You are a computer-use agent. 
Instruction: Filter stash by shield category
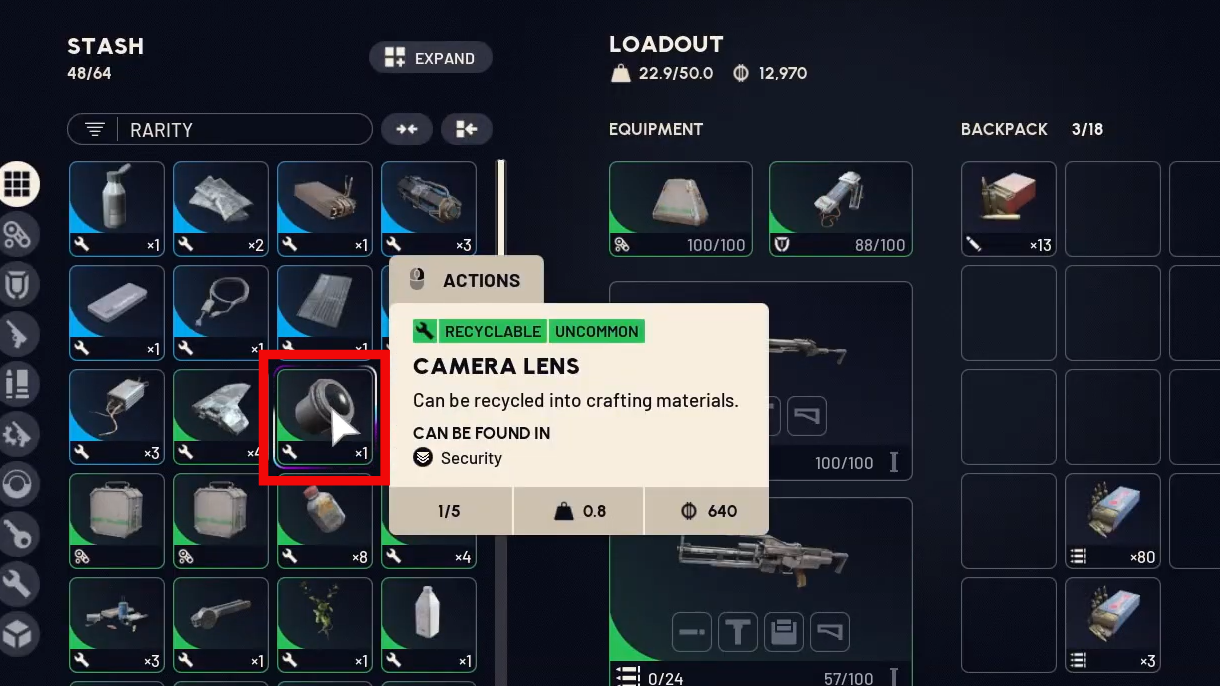19,284
